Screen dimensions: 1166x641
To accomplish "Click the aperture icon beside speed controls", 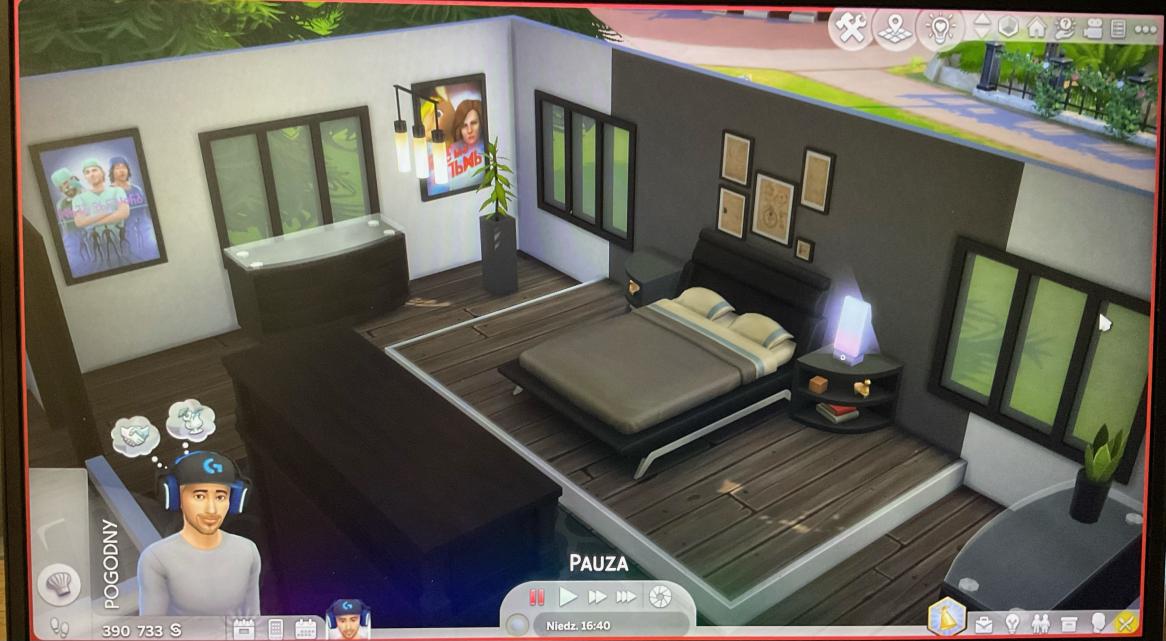I will (660, 597).
